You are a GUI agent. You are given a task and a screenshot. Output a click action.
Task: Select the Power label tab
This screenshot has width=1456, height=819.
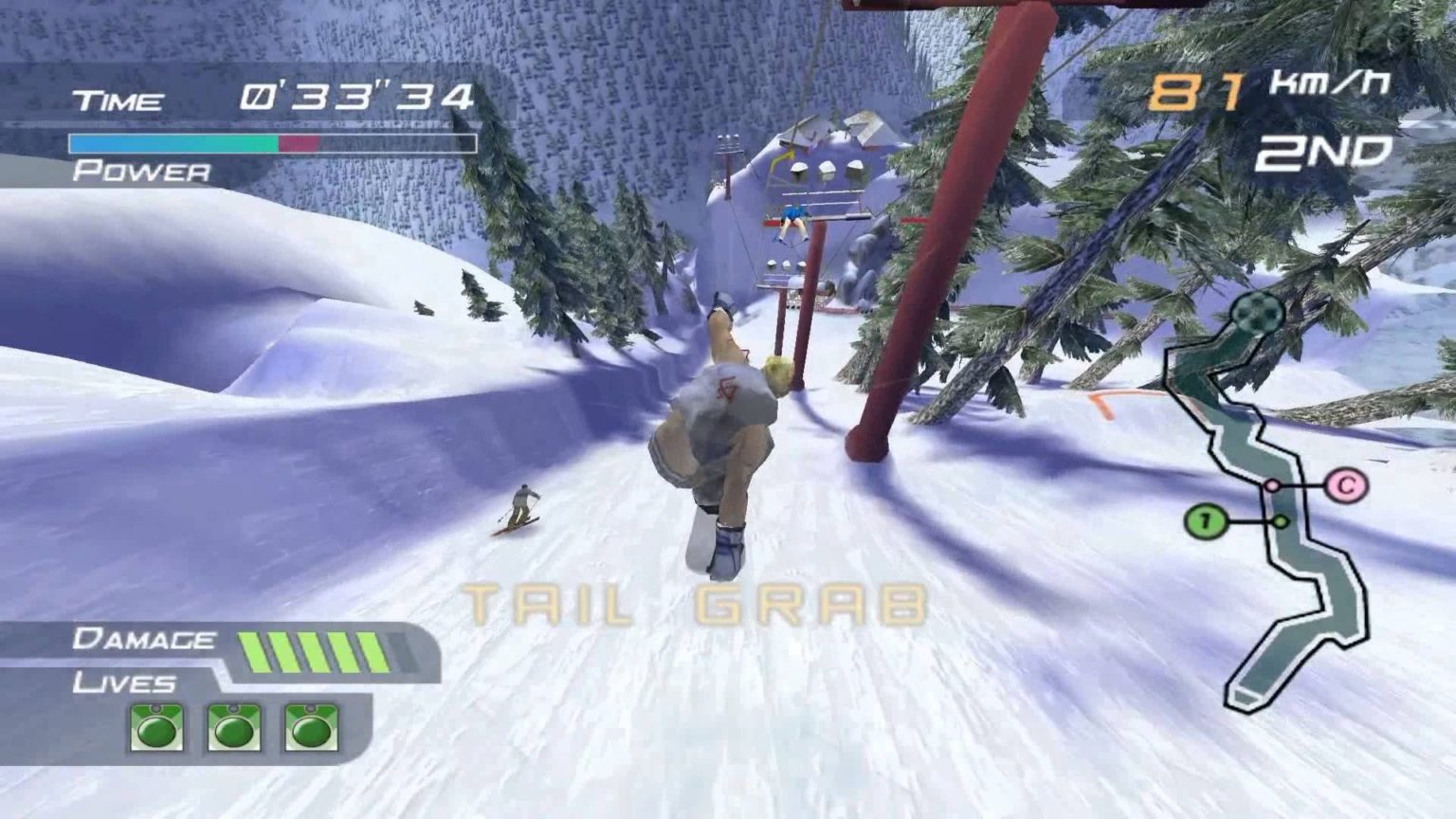pos(140,173)
